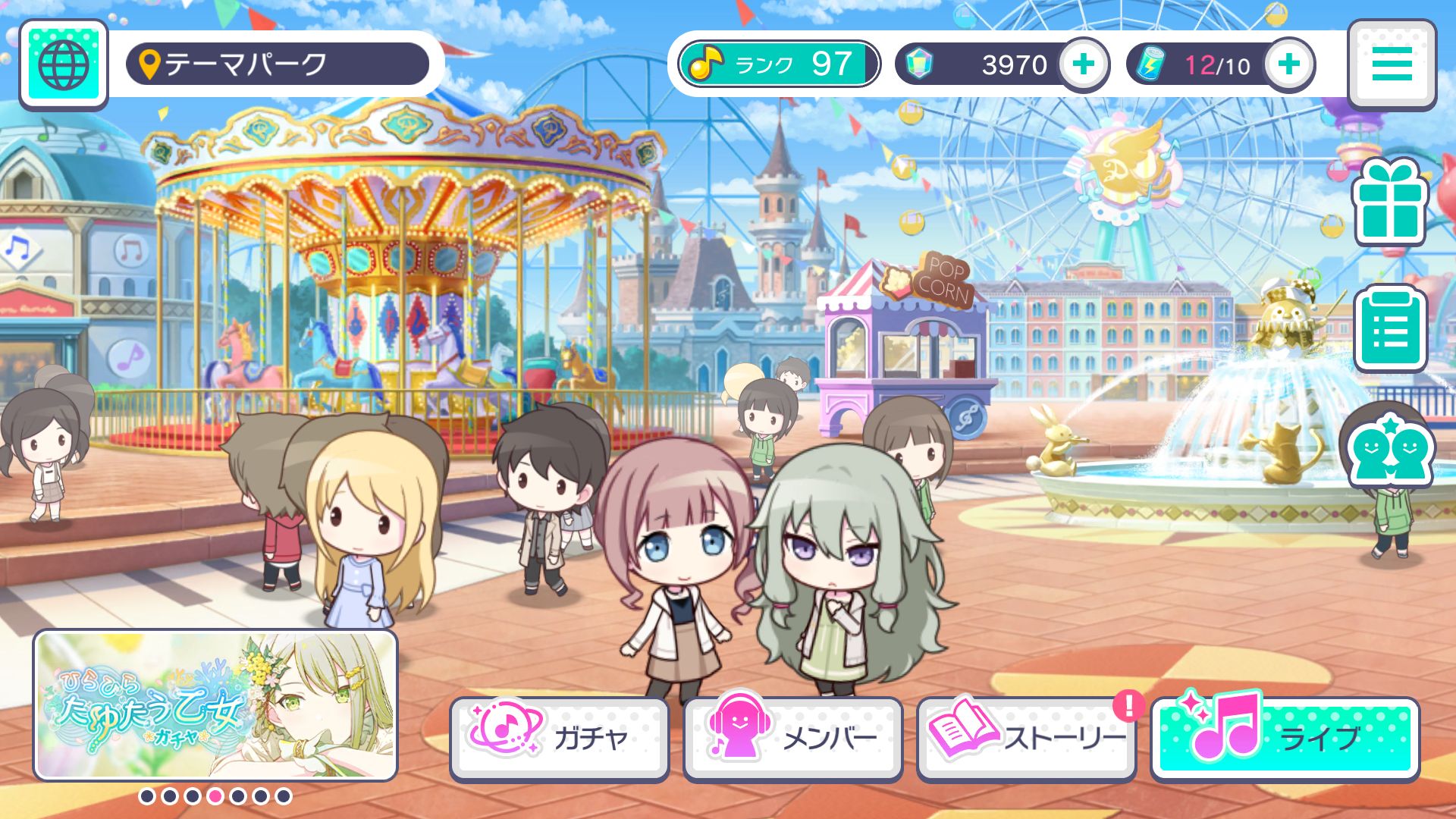Go to the メンバー screen
Viewport: 1456px width, 819px height.
793,738
